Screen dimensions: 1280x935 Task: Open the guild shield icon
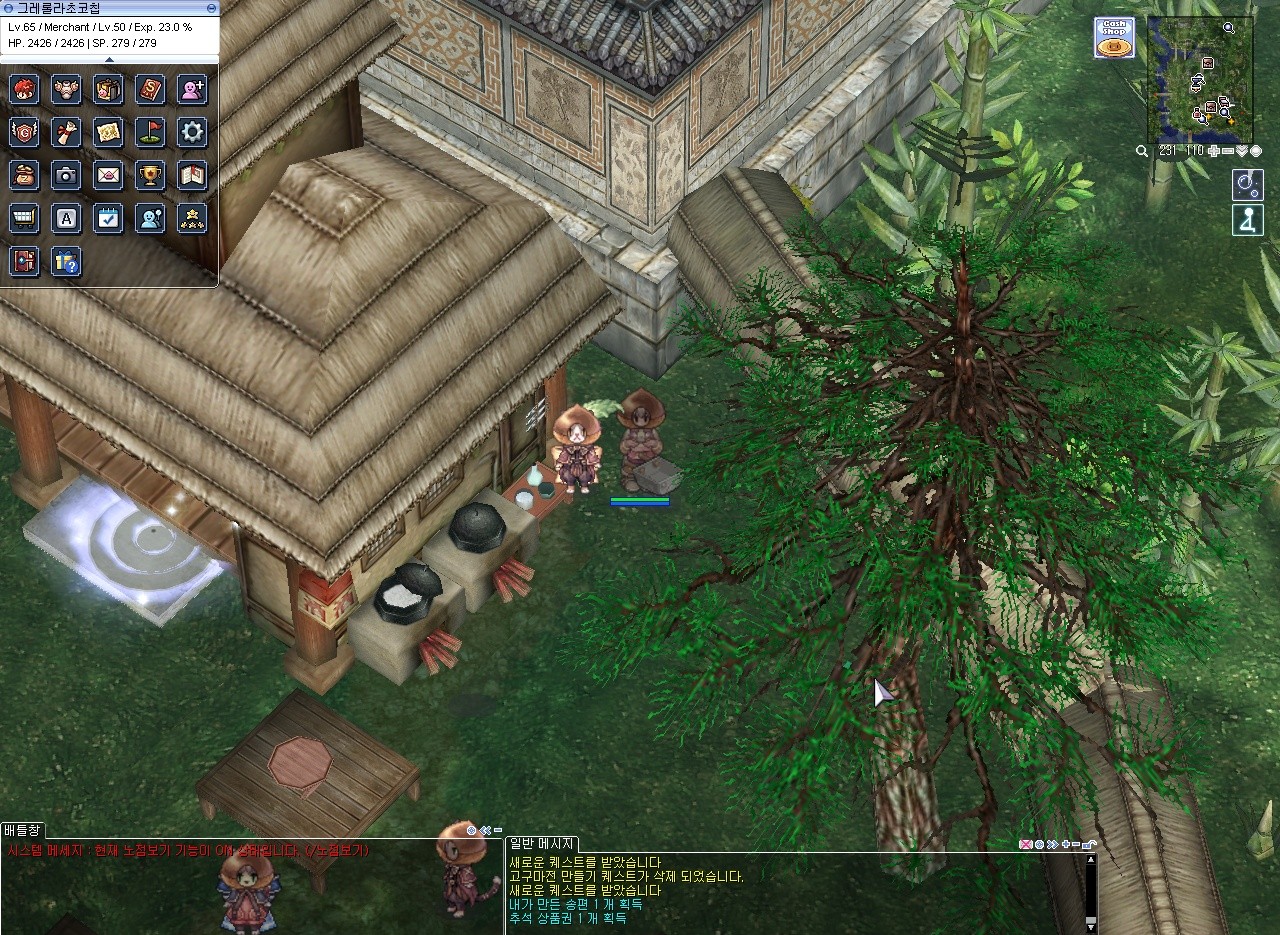point(24,132)
